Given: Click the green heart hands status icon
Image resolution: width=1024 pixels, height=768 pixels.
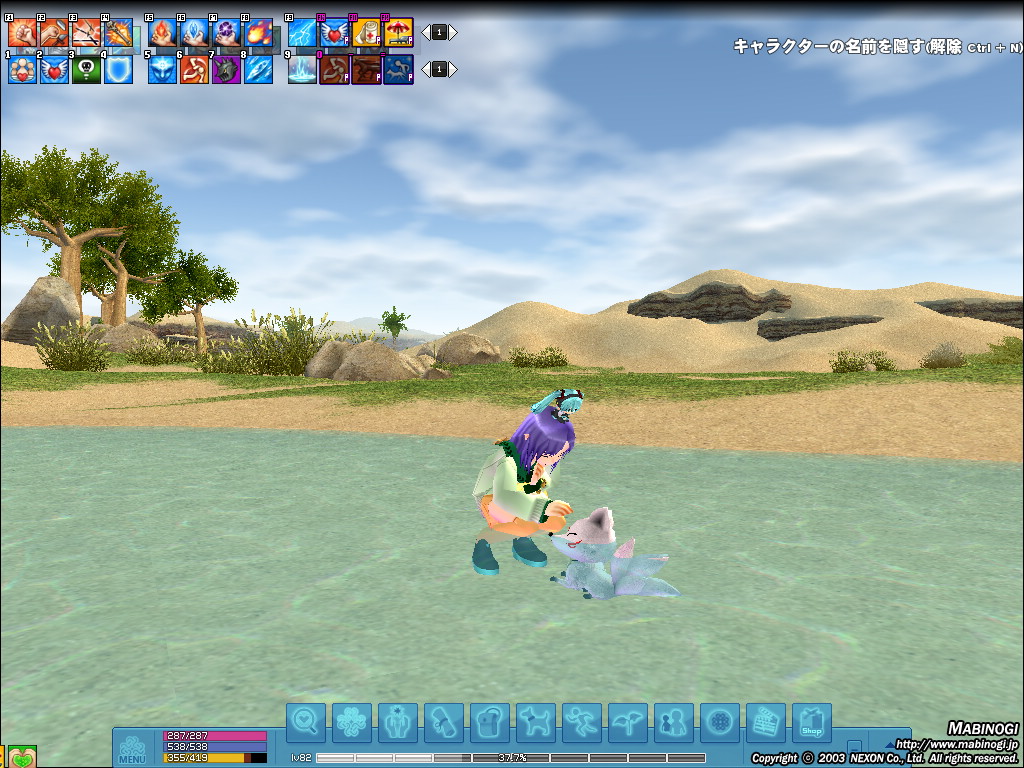Looking at the screenshot, I should point(23,756).
